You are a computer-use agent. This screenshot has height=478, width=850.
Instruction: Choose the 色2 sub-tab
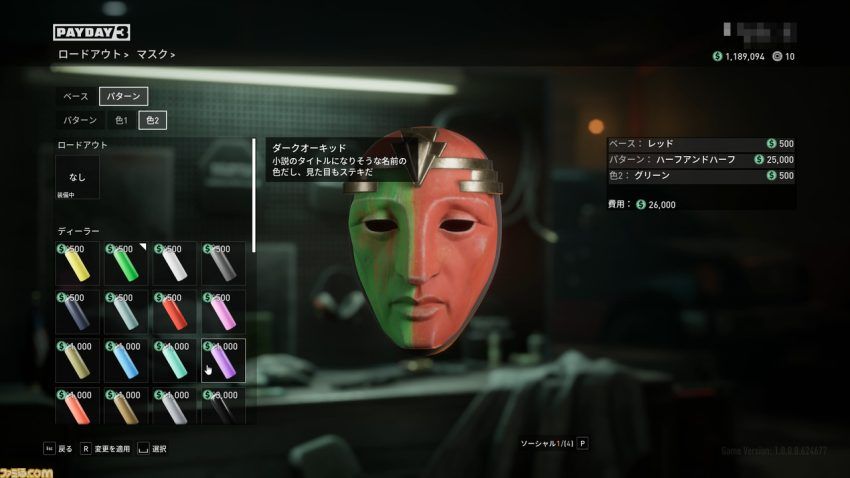pos(152,120)
